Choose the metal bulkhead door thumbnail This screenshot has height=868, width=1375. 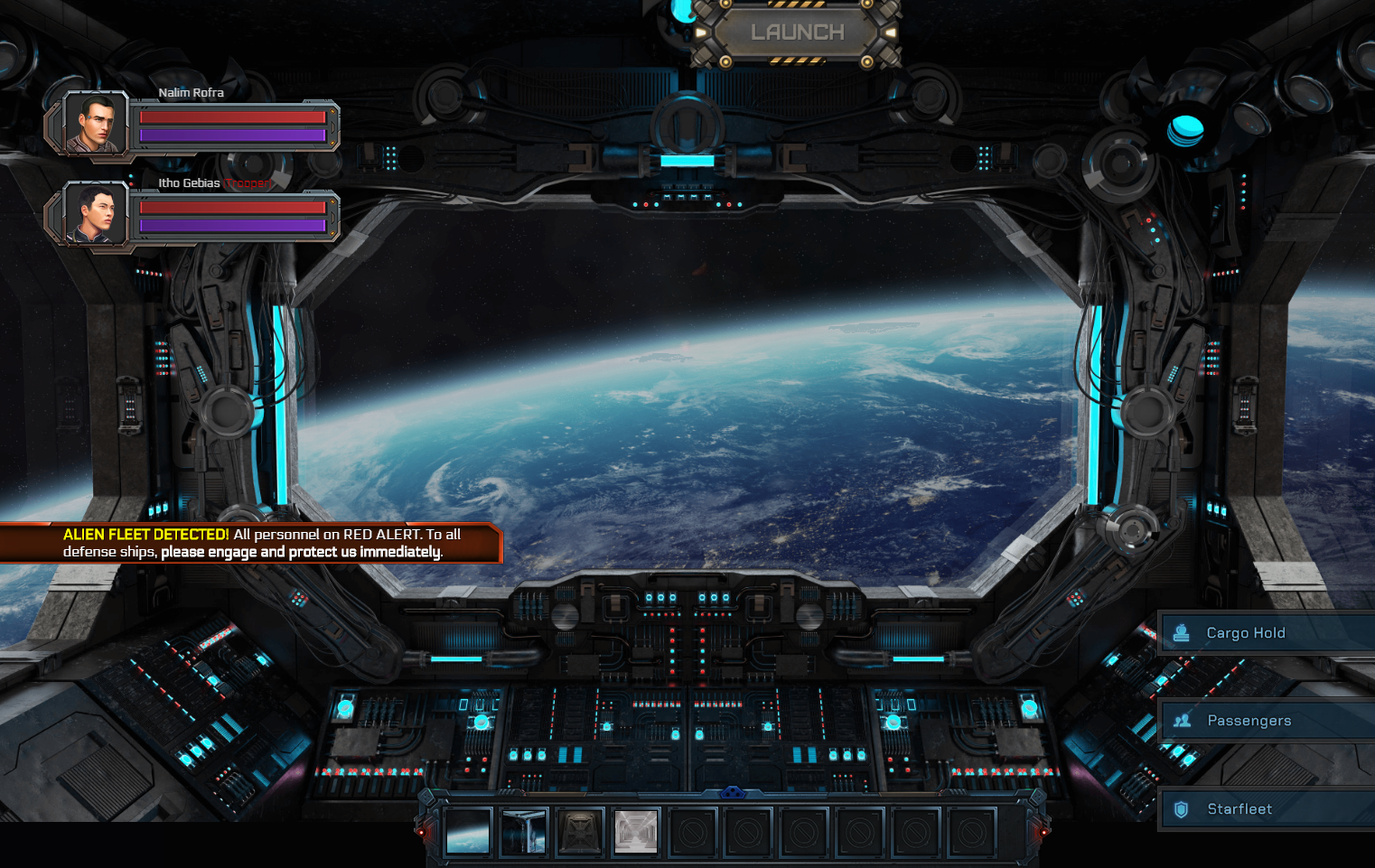coord(580,831)
